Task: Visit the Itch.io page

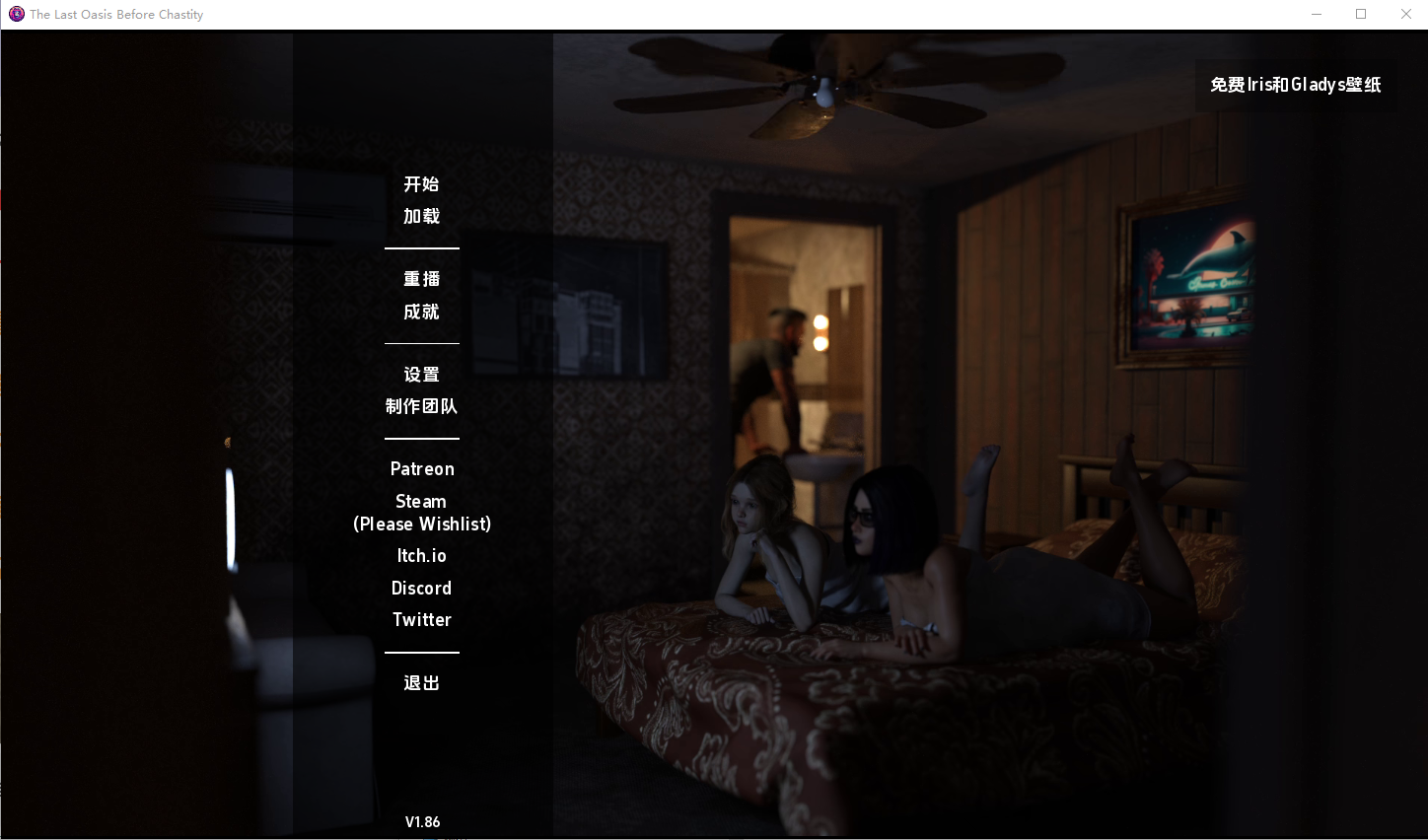Action: 421,555
